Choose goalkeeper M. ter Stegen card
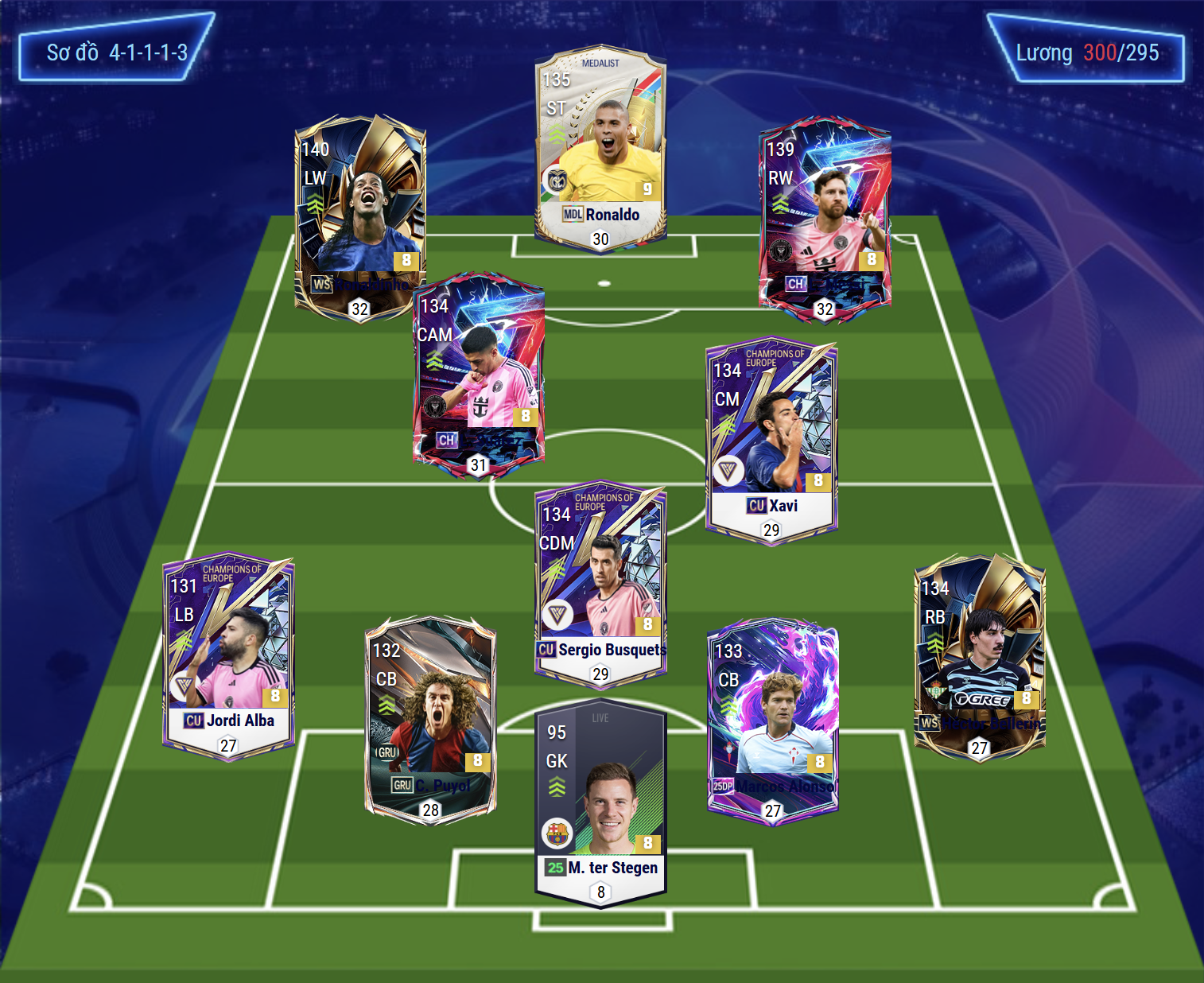This screenshot has width=1204, height=983. click(600, 803)
